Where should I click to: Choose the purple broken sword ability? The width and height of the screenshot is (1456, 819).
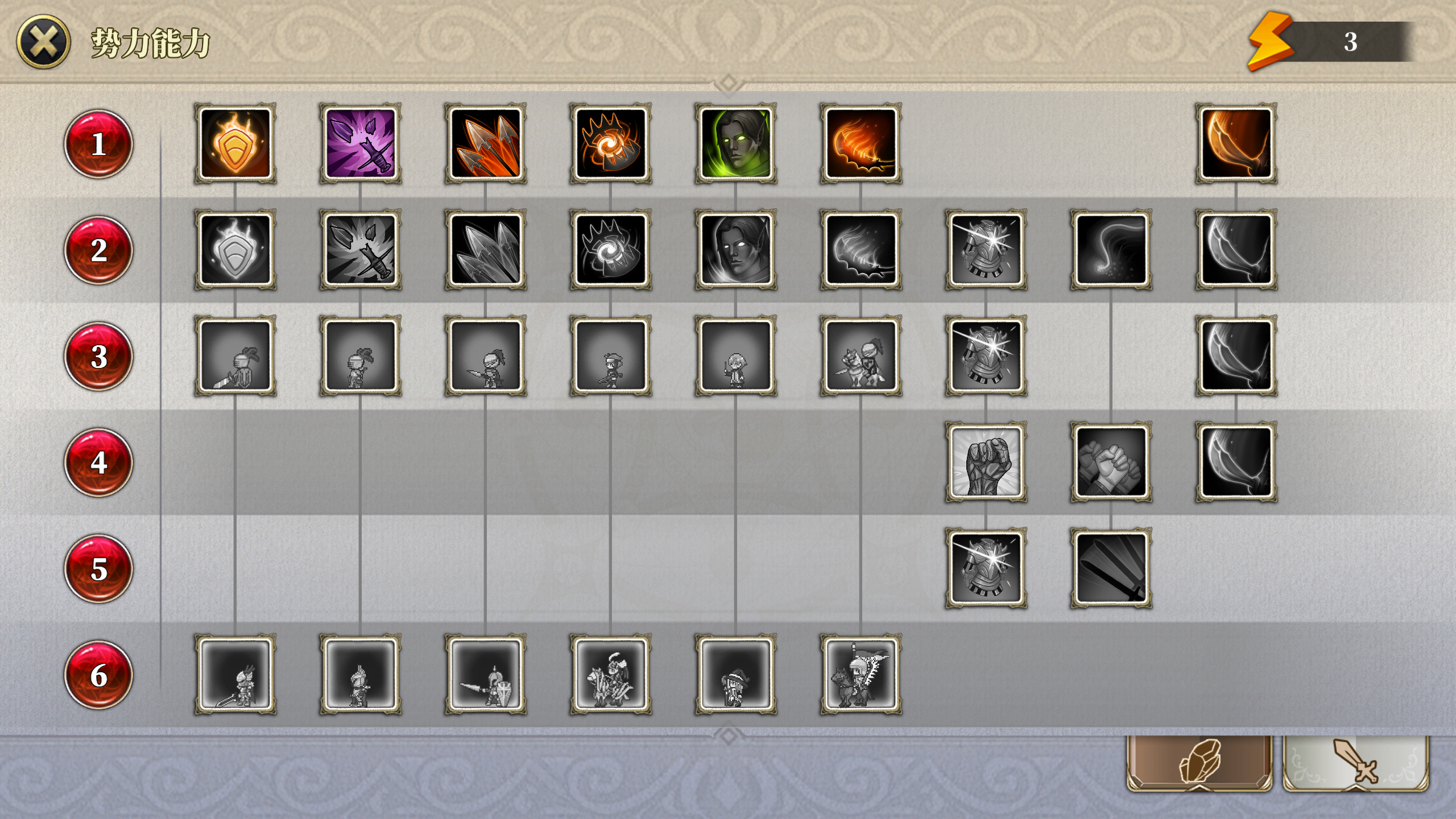tap(361, 143)
